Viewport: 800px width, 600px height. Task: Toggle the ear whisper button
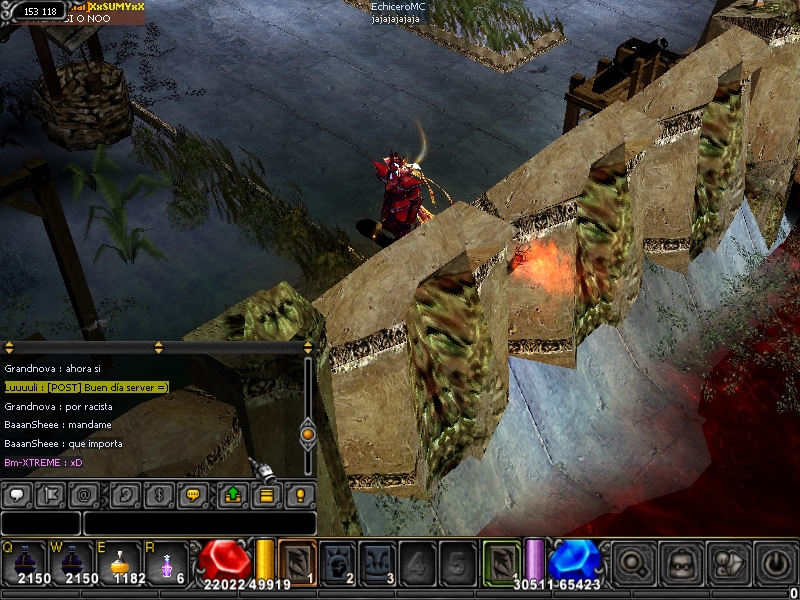[125, 494]
